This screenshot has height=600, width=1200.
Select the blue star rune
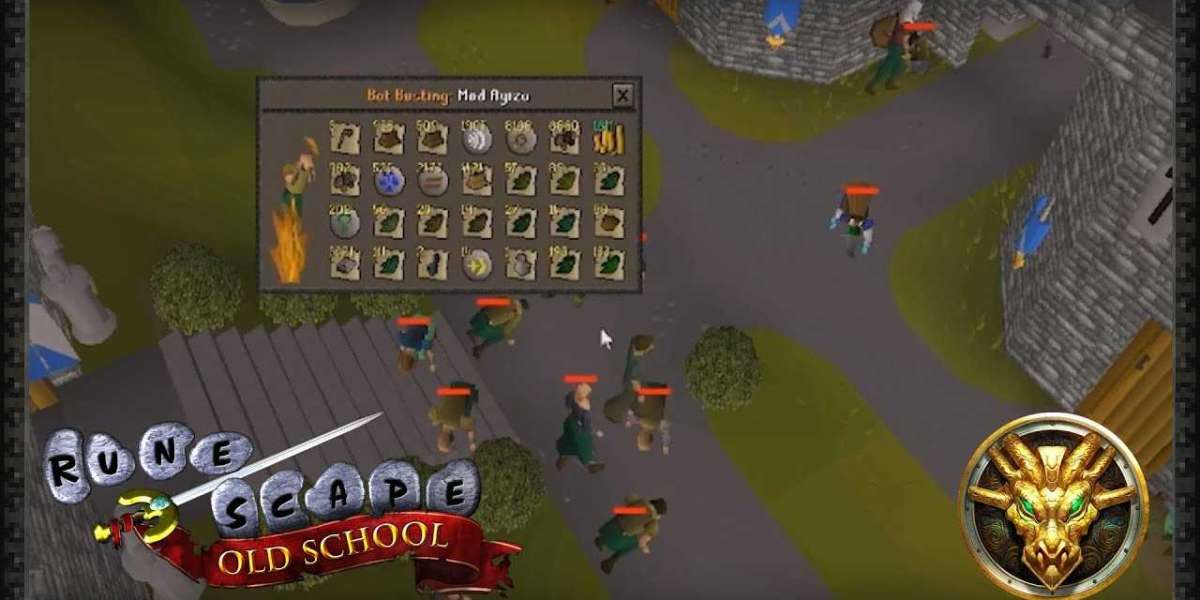[x=388, y=181]
